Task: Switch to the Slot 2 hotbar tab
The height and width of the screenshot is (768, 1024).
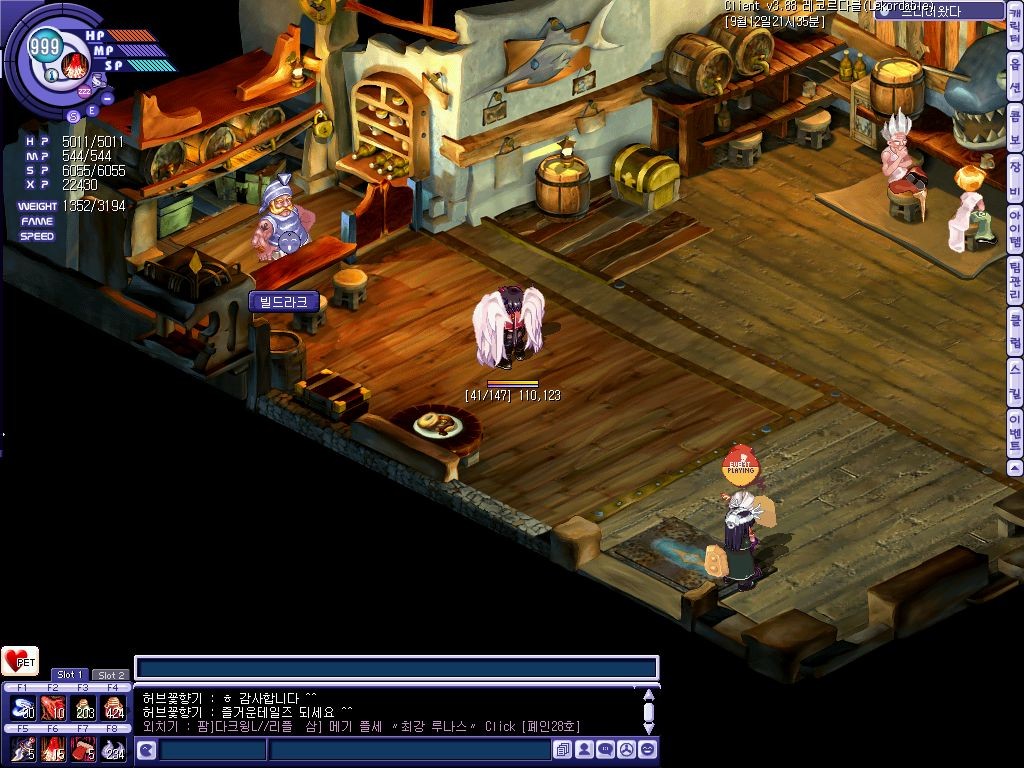Action: (x=110, y=675)
